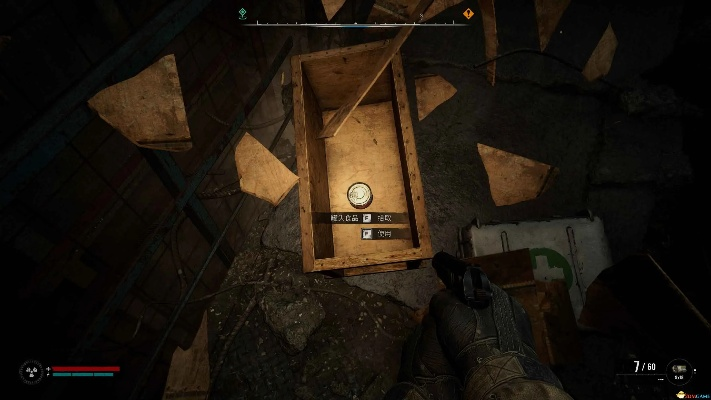711x400 pixels.
Task: Select the equipped item icon beside ammo count
Action: pos(678,370)
